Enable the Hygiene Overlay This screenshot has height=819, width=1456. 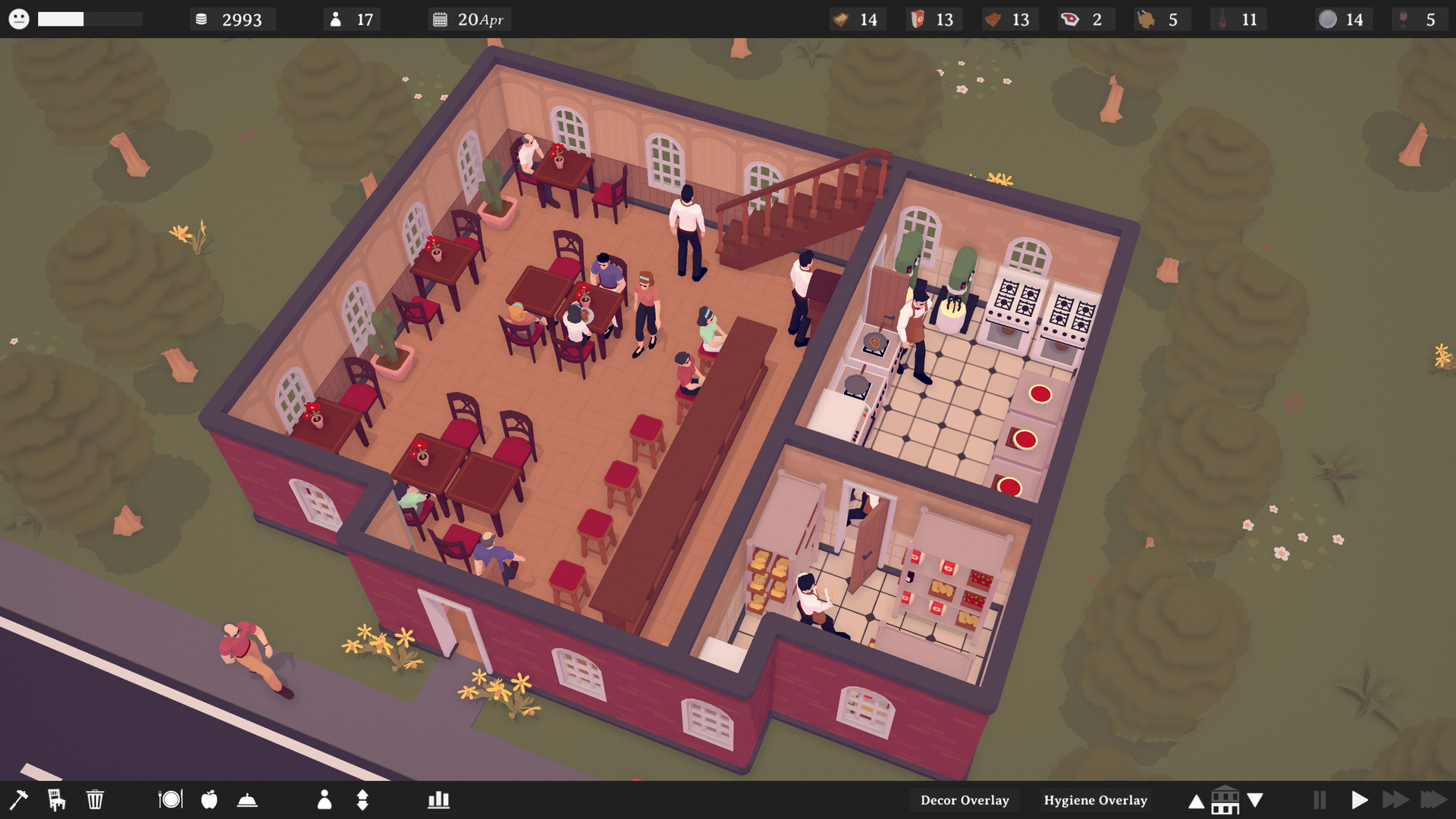1095,800
